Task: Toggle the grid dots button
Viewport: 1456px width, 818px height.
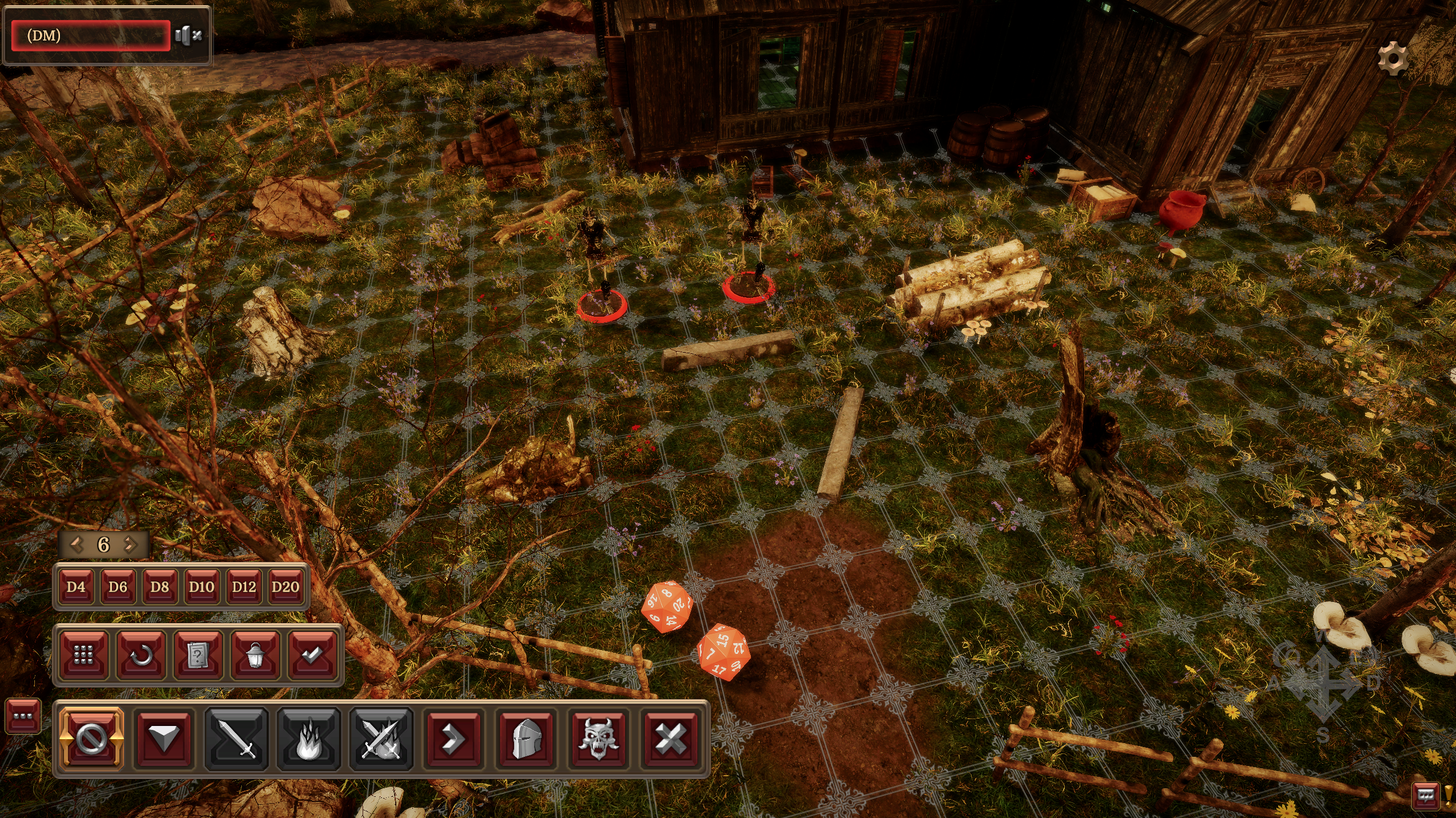Action: coord(83,655)
